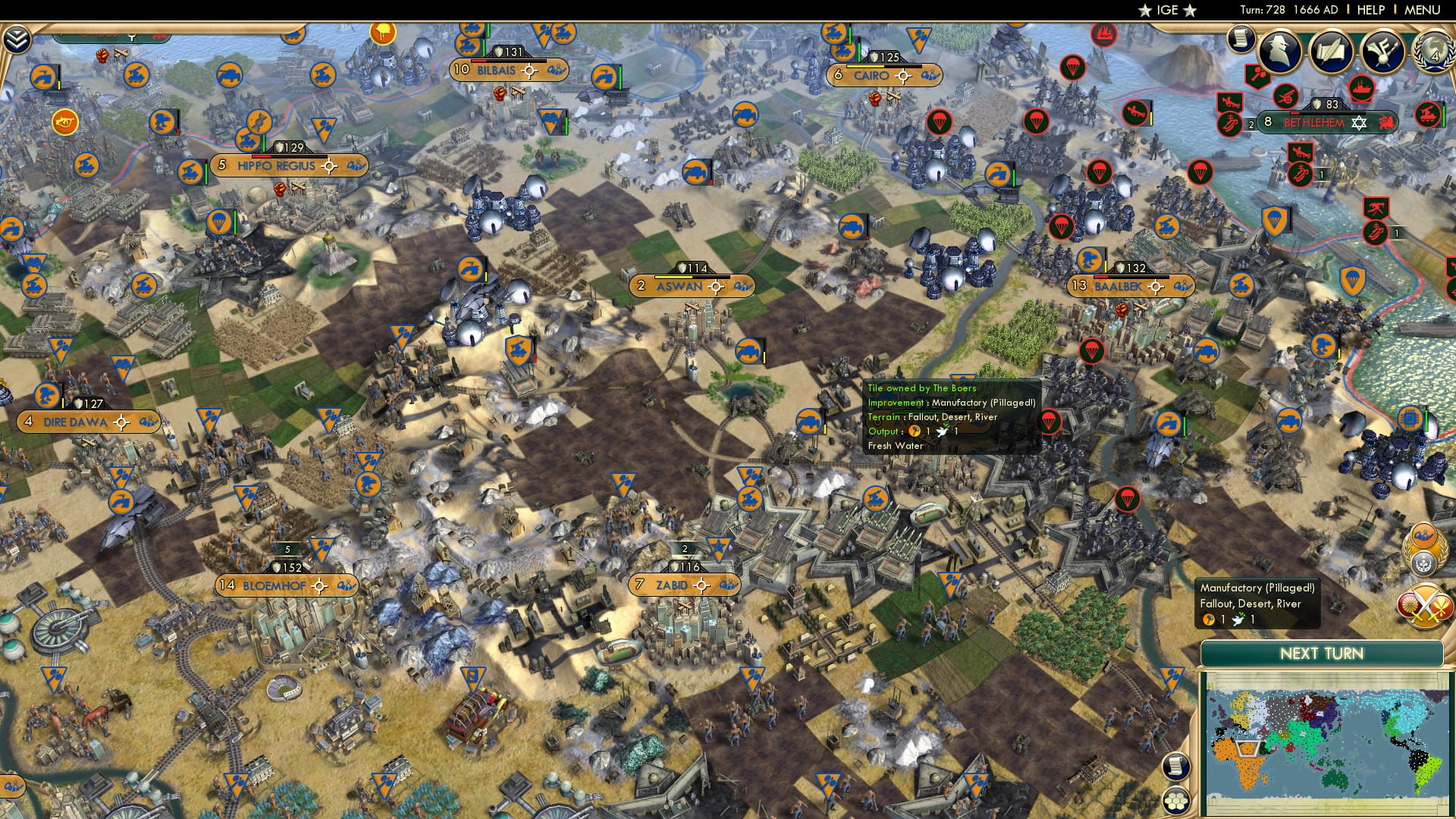Screen dimensions: 1456x819
Task: Open the MENU in the top bar
Action: point(1425,9)
